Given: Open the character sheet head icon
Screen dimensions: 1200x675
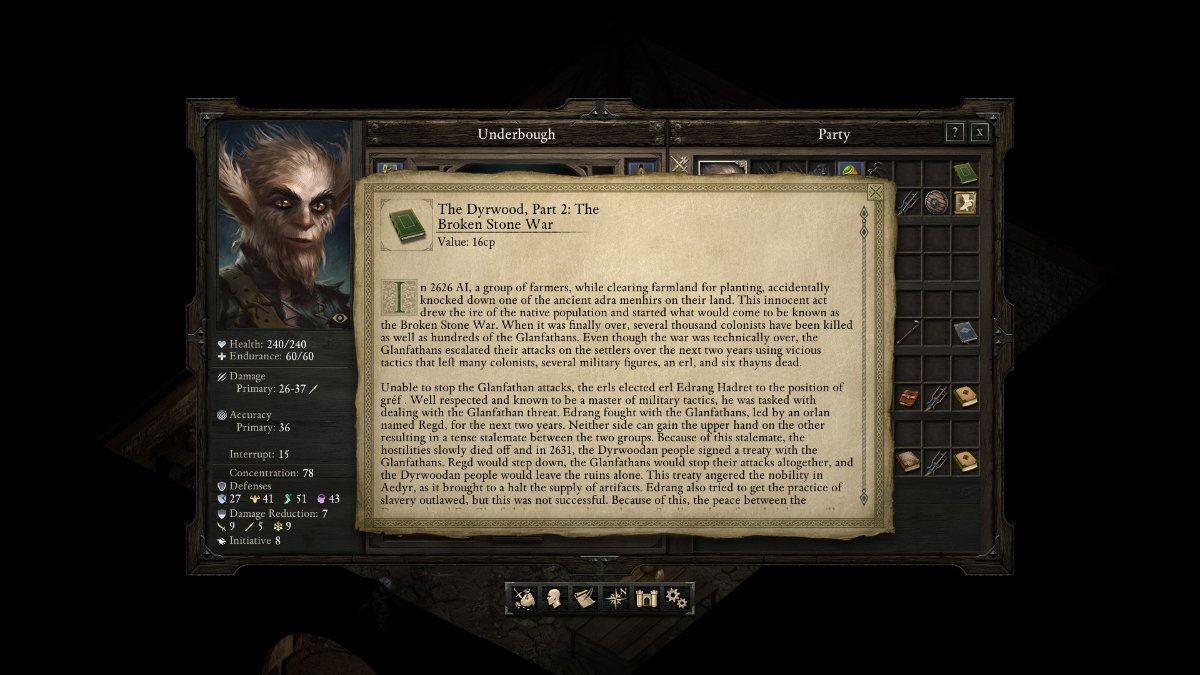Looking at the screenshot, I should point(553,598).
